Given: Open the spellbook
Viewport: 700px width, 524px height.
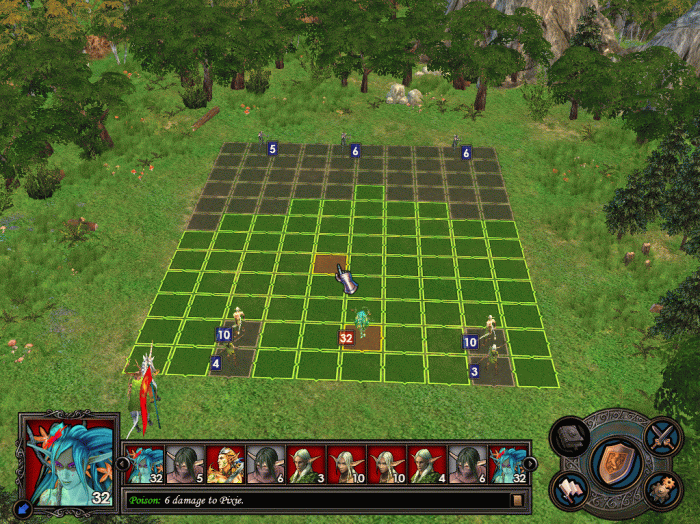Looking at the screenshot, I should point(569,436).
